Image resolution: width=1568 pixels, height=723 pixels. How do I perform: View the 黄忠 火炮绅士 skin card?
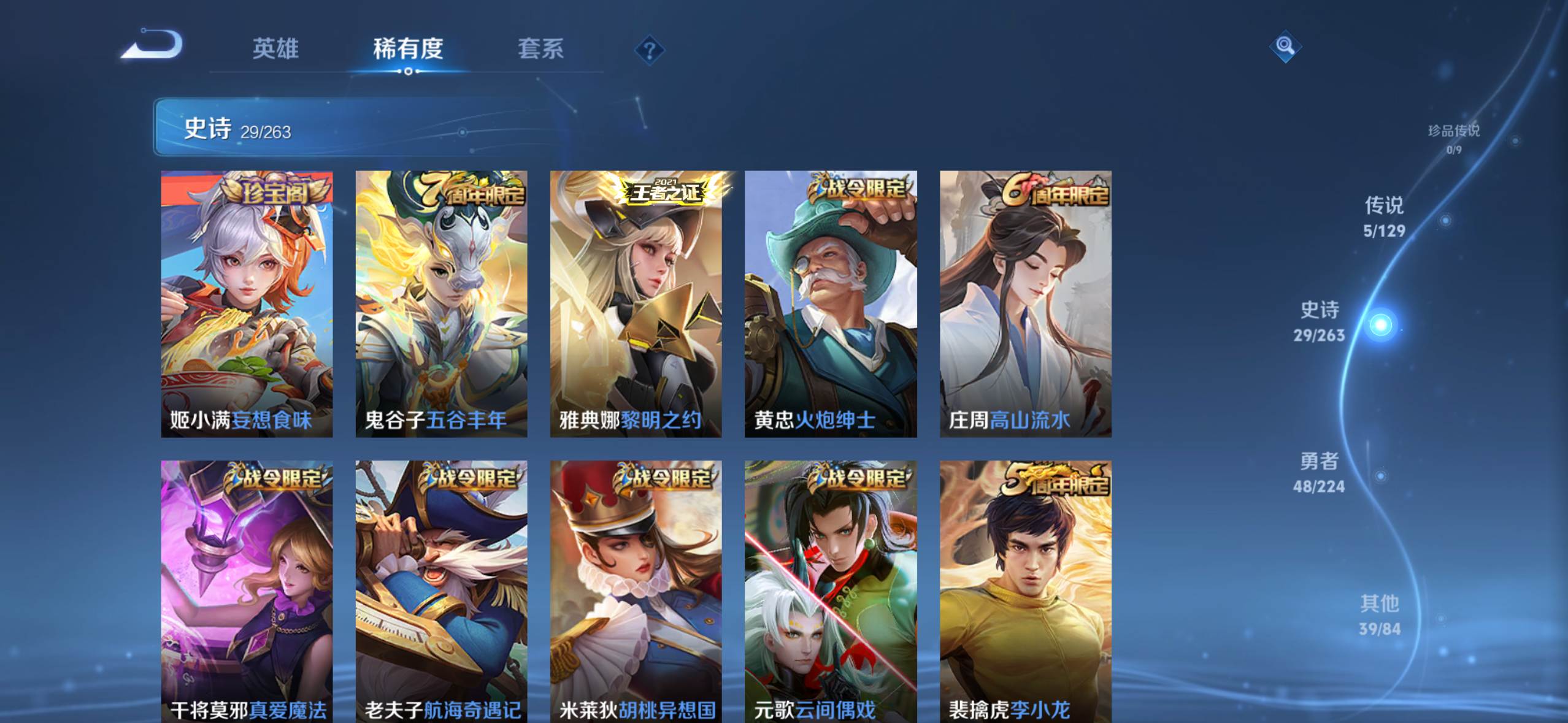click(831, 304)
